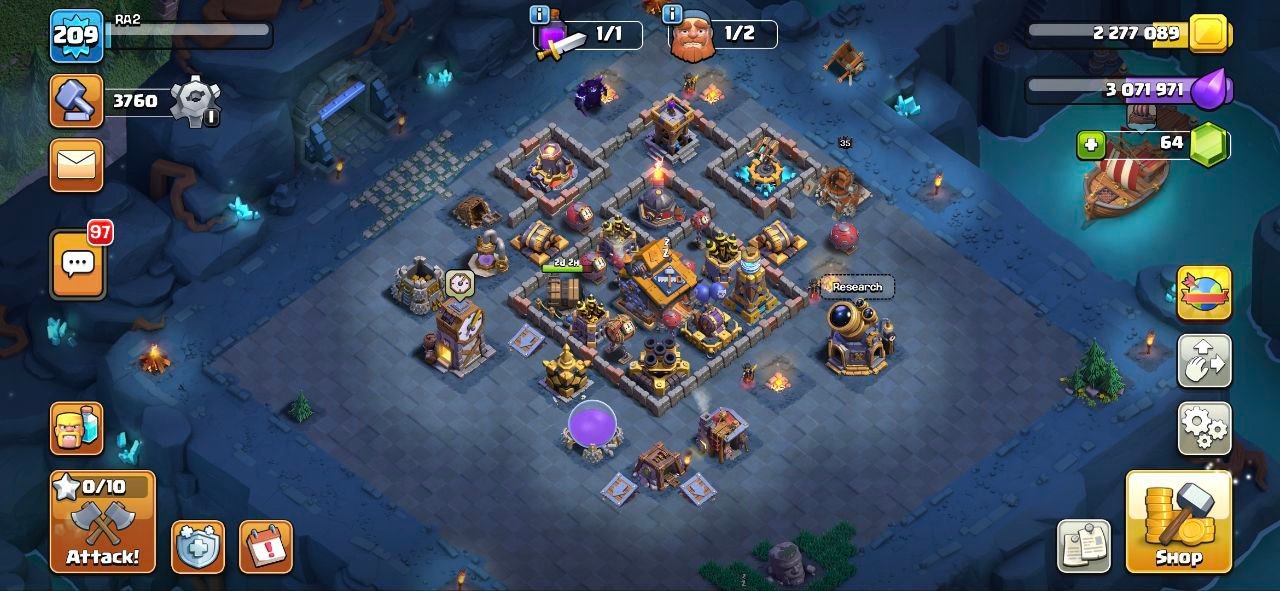Tap the Research label above the laboratory
This screenshot has height=591, width=1280.
pyautogui.click(x=857, y=287)
